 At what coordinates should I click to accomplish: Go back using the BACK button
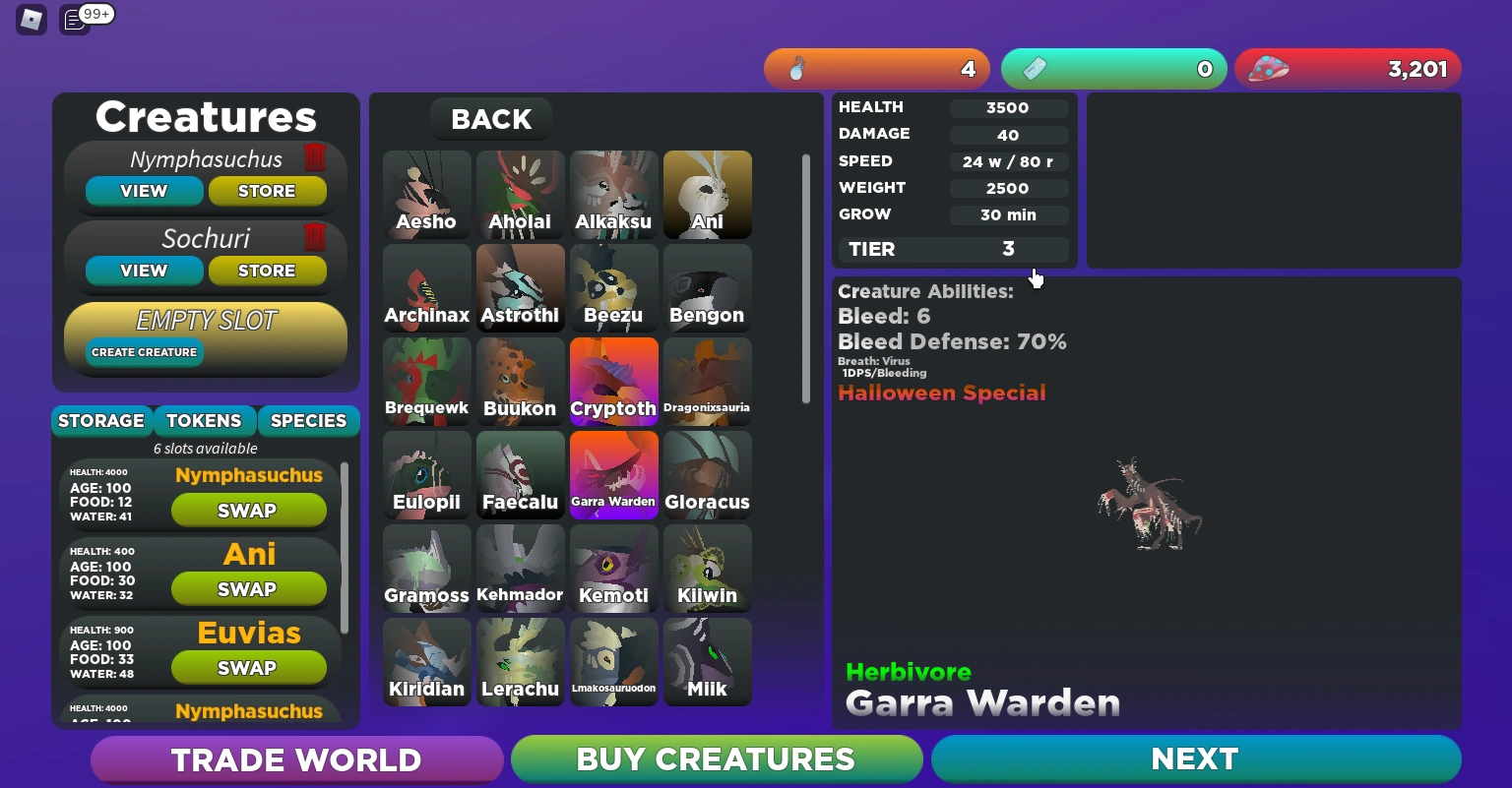pos(491,119)
